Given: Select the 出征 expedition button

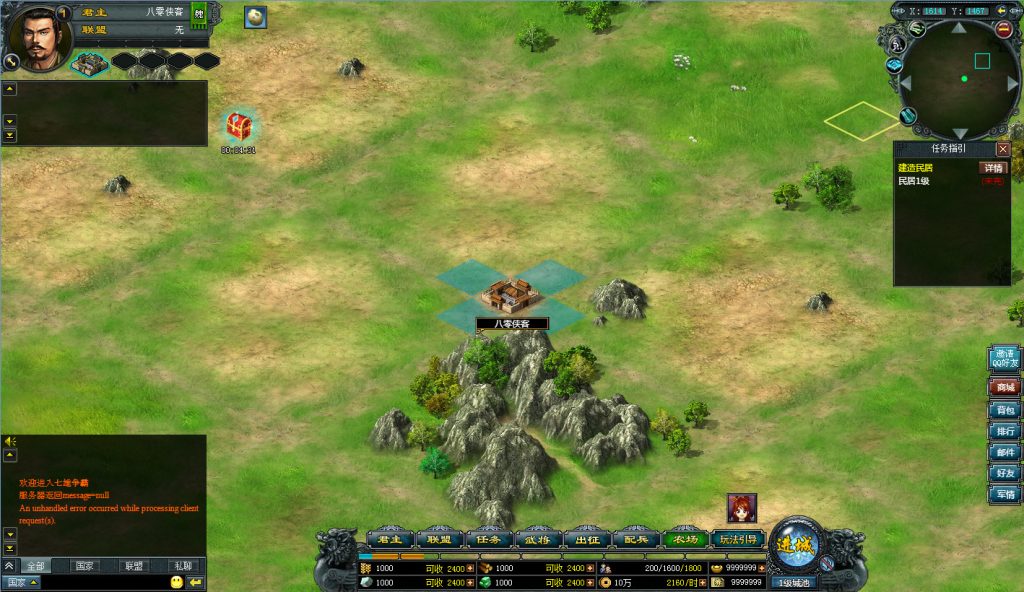Looking at the screenshot, I should pos(587,539).
